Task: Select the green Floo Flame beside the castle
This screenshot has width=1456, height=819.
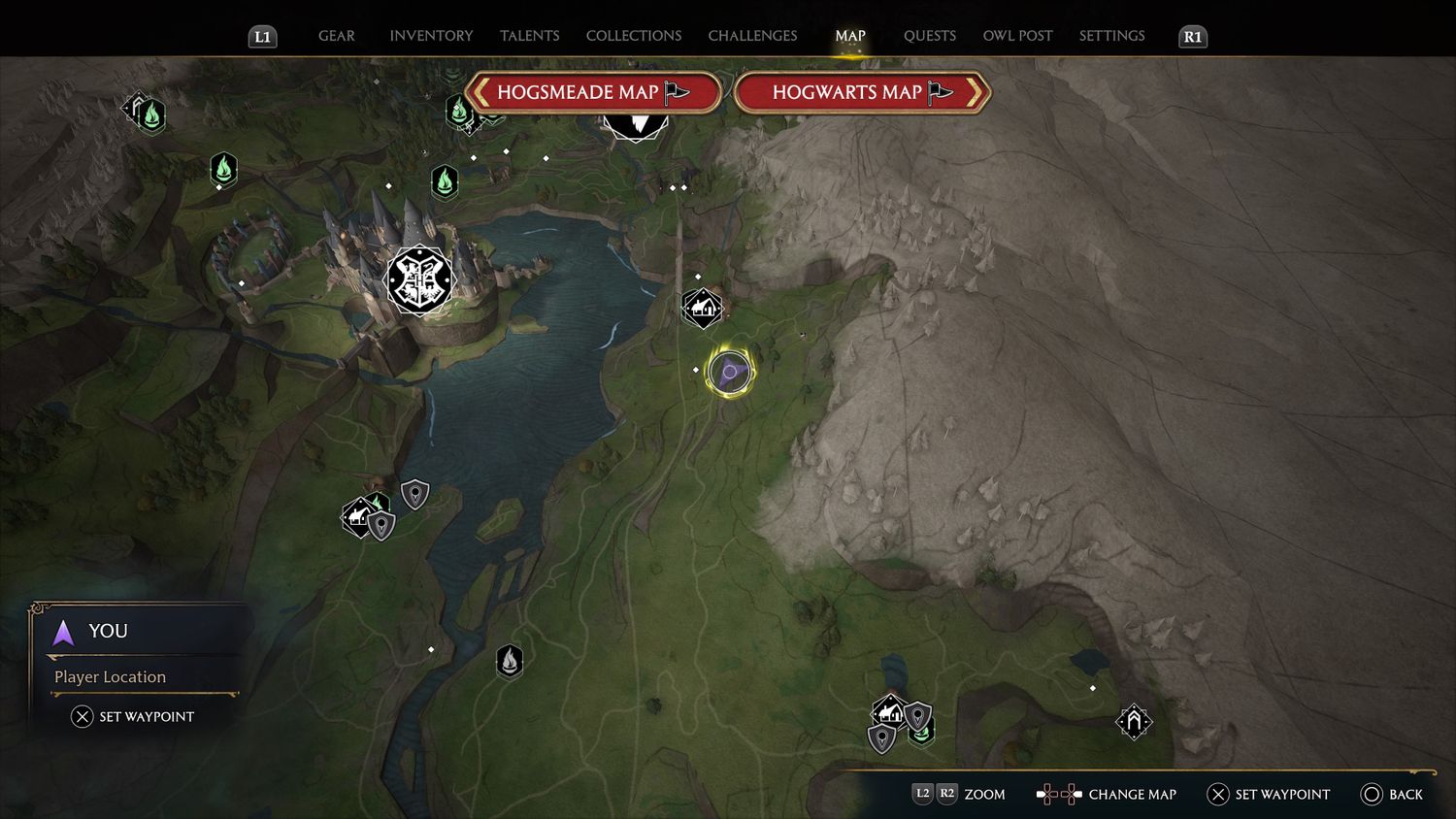Action: tap(445, 180)
